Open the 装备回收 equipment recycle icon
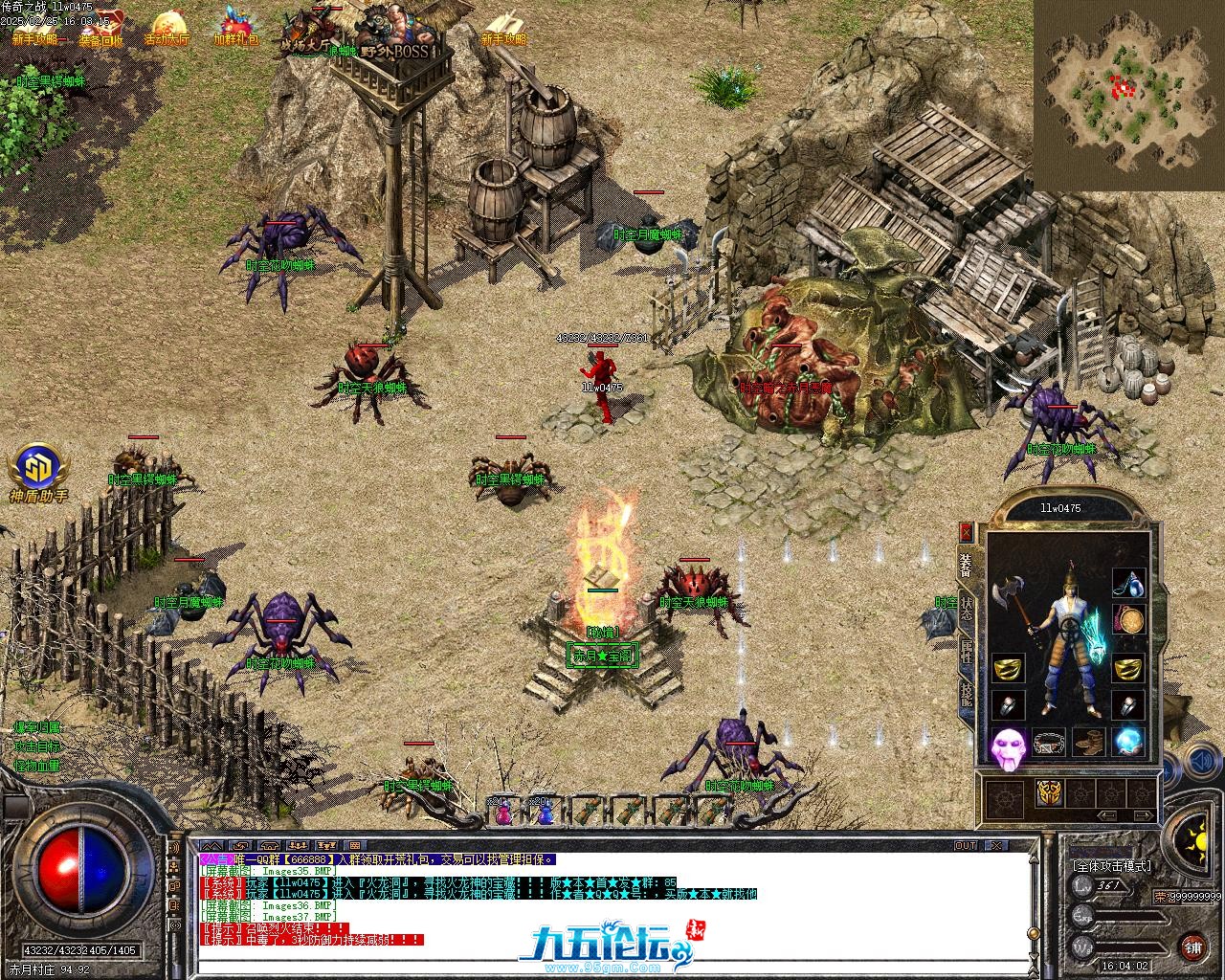Viewport: 1225px width, 980px height. pos(100,27)
